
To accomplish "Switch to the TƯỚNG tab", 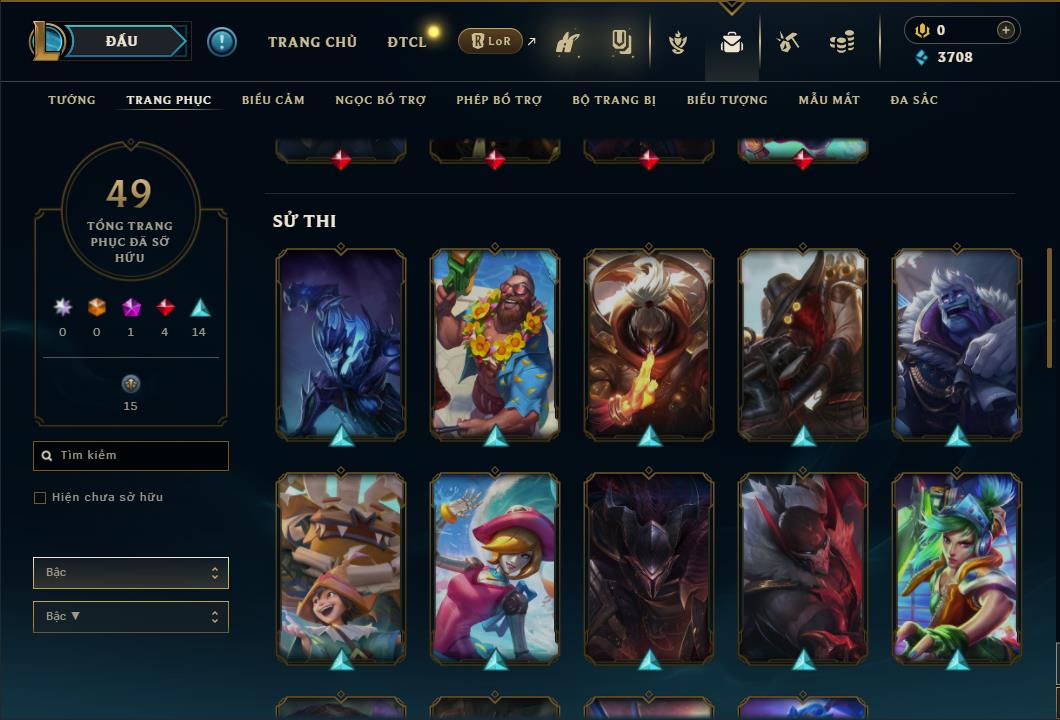I will [72, 100].
